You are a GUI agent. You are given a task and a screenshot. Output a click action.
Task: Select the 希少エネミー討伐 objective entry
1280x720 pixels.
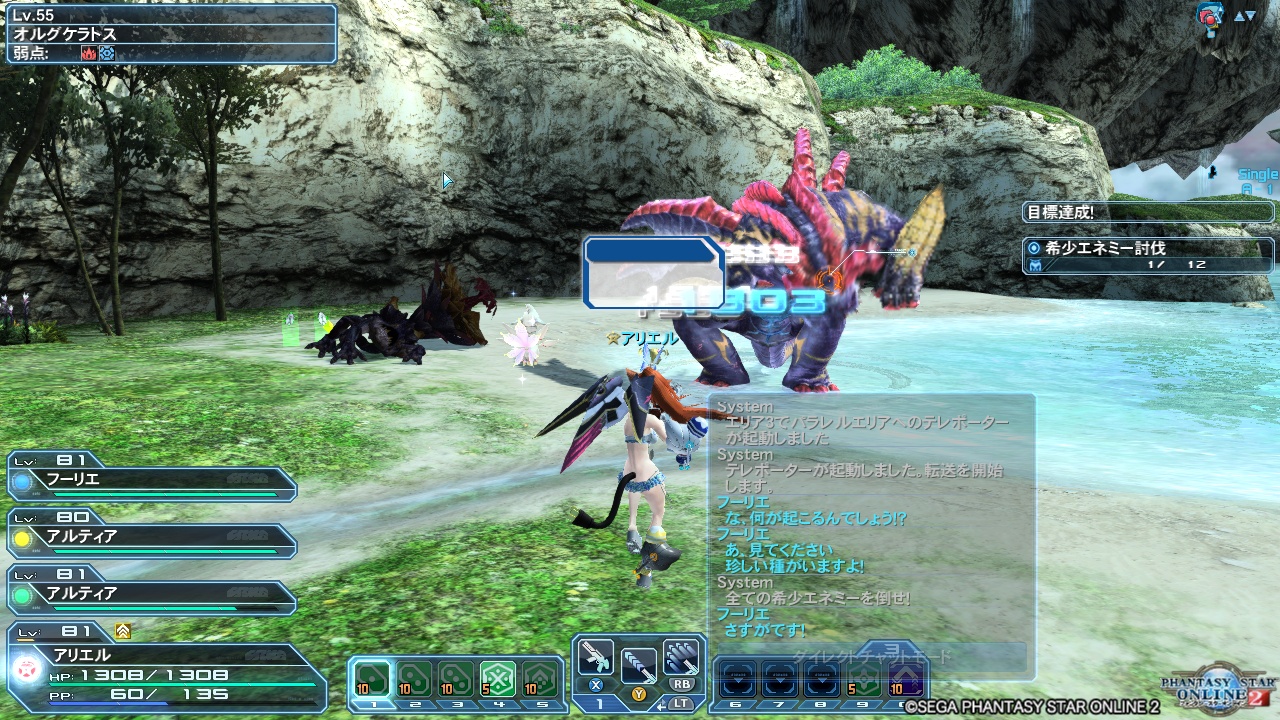pos(1145,250)
